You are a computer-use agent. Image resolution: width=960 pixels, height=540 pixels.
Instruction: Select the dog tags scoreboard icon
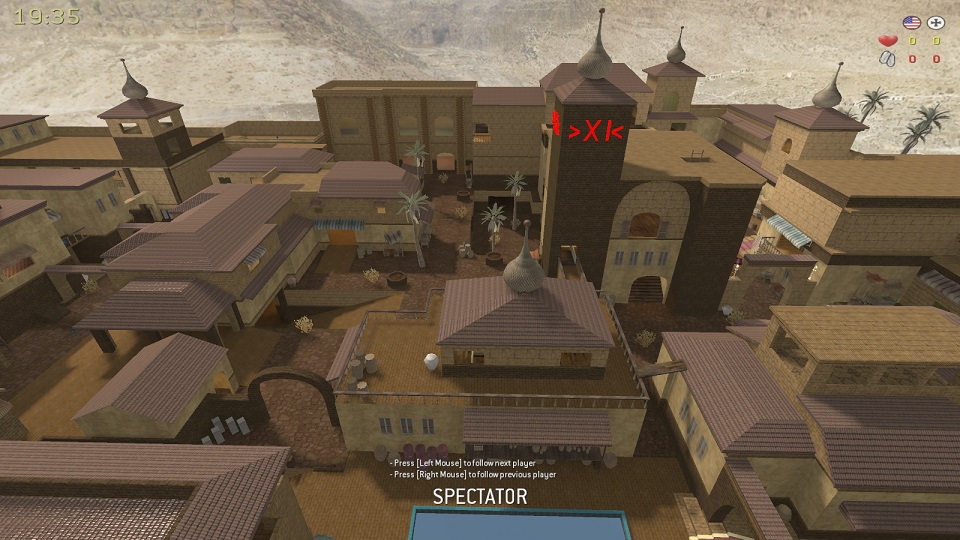[x=886, y=59]
